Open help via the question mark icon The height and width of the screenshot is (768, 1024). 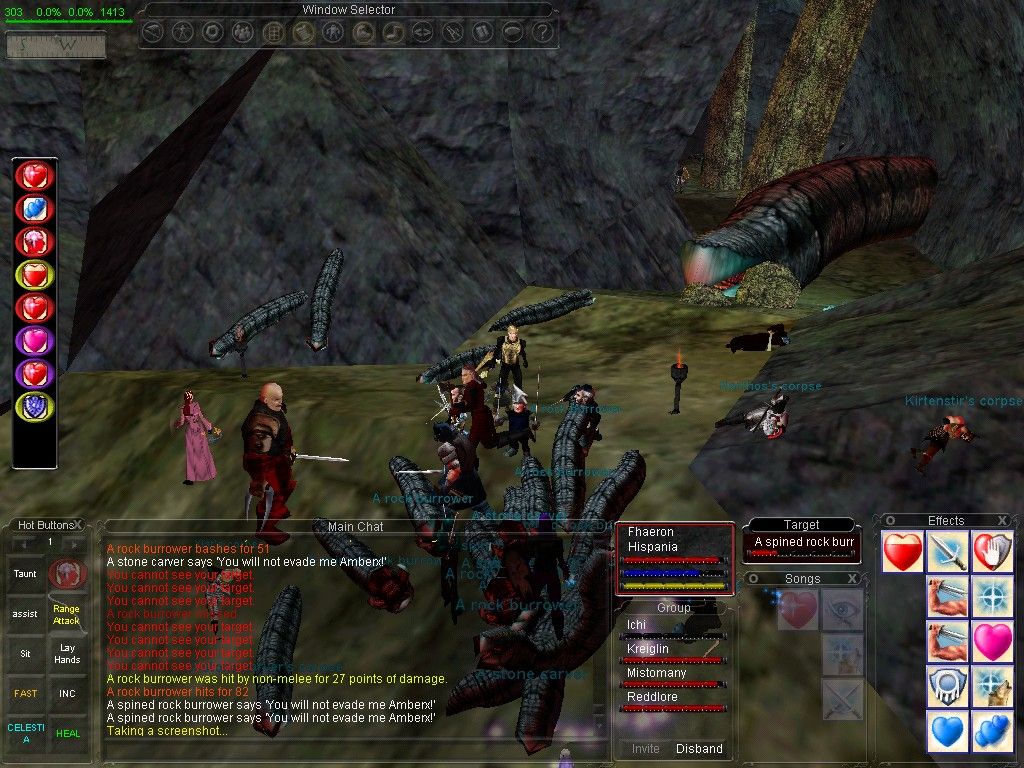pos(542,32)
